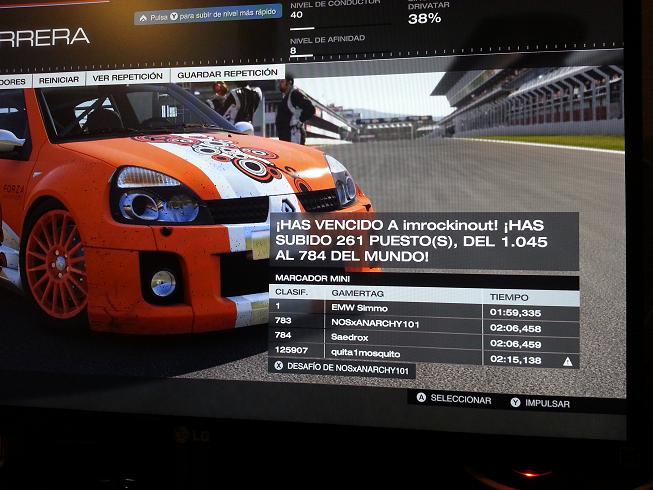Screen dimensions: 653x490
Task: Pick the NOSxANARCHY101 leaderboard row
Action: (x=424, y=327)
